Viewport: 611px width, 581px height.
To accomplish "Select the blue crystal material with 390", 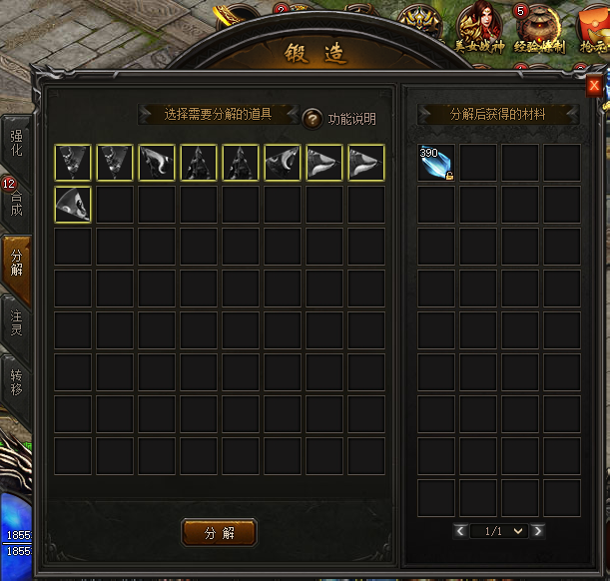I will (436, 163).
